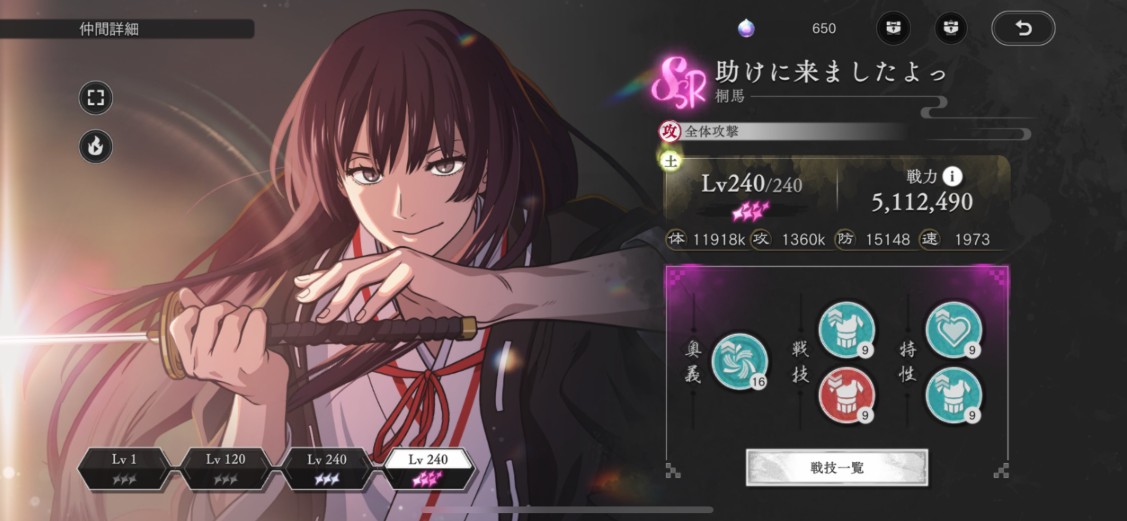Select the teal armor 戦技 skill icon
The height and width of the screenshot is (521, 1127).
point(847,329)
